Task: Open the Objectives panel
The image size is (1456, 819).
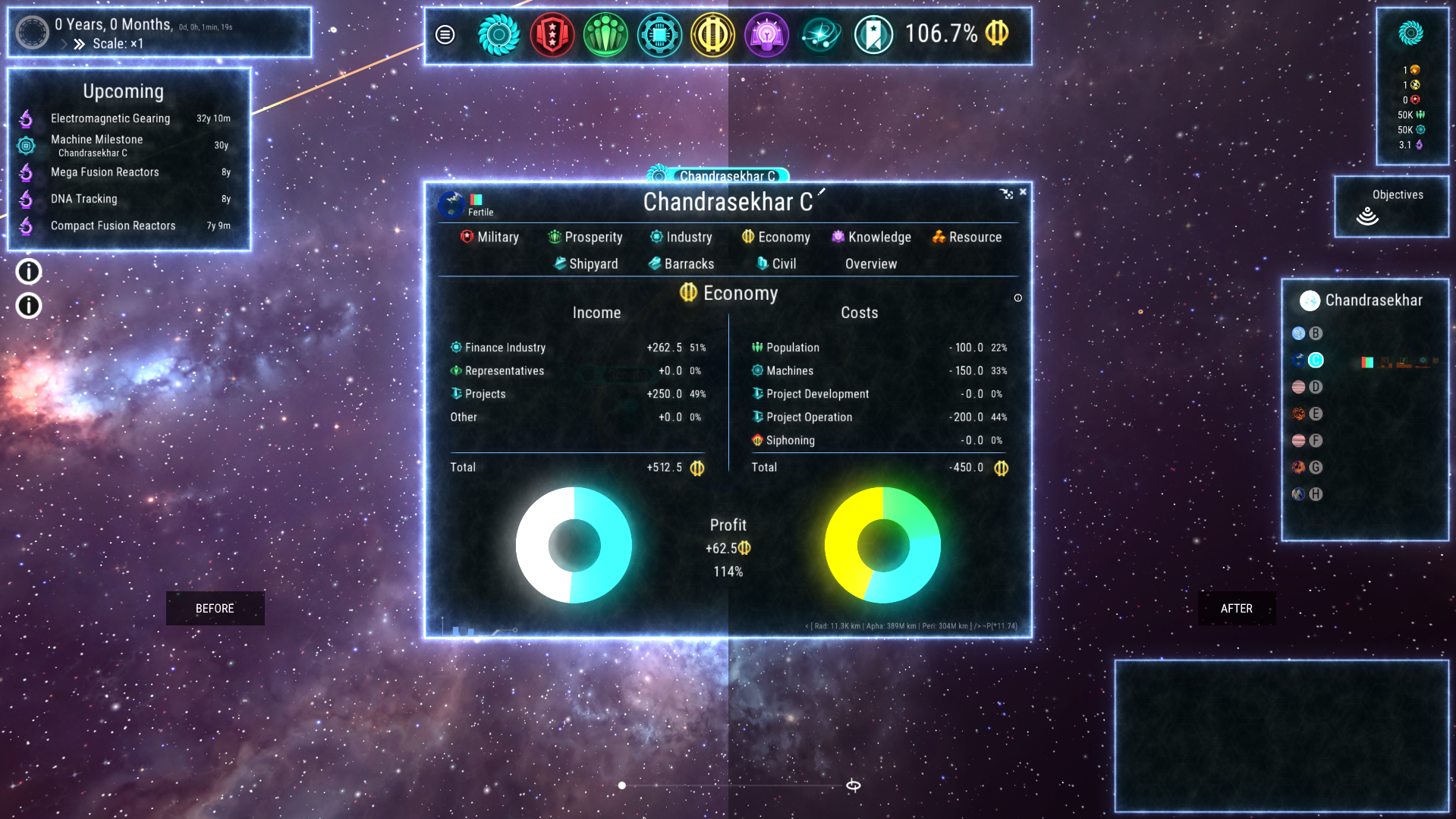Action: point(1392,206)
